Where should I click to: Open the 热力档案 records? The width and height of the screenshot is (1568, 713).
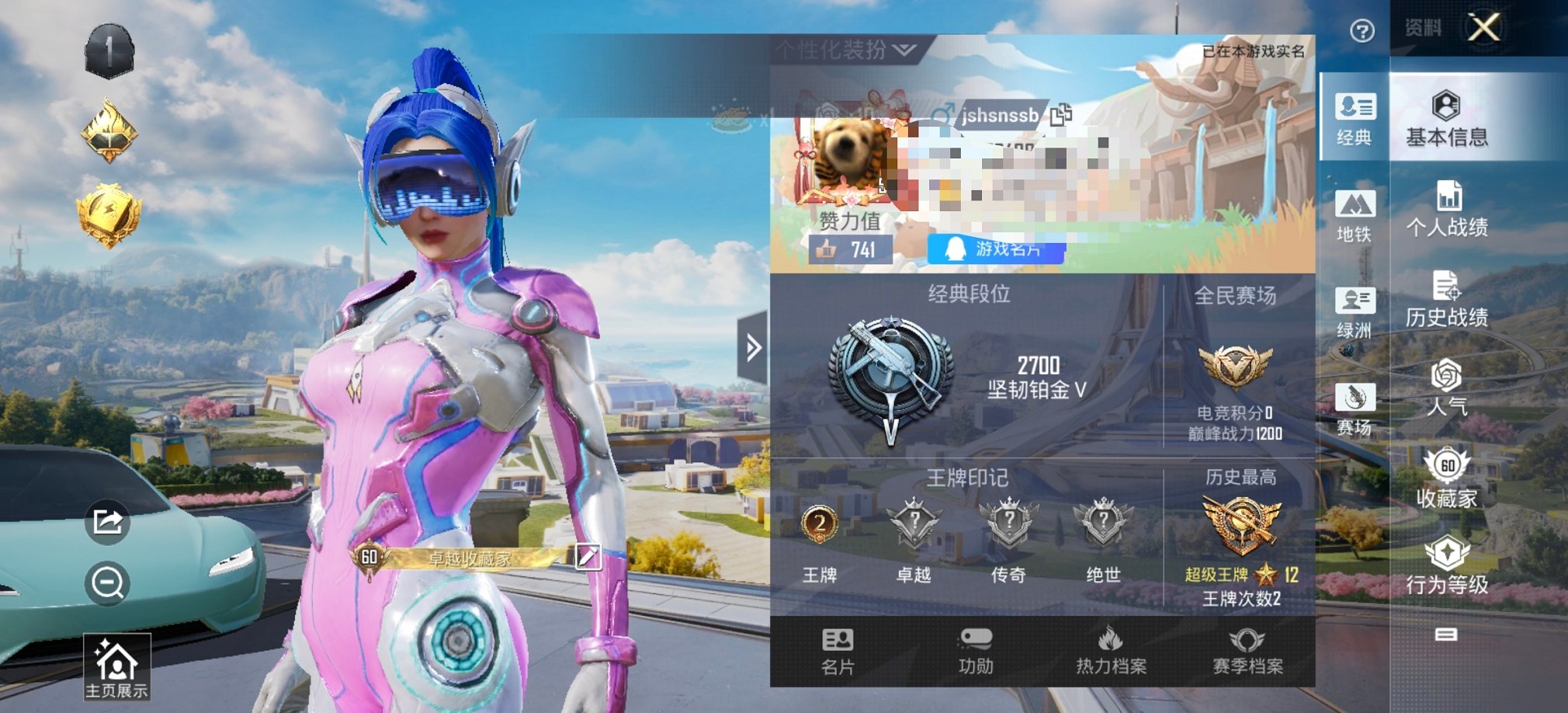pyautogui.click(x=1111, y=651)
